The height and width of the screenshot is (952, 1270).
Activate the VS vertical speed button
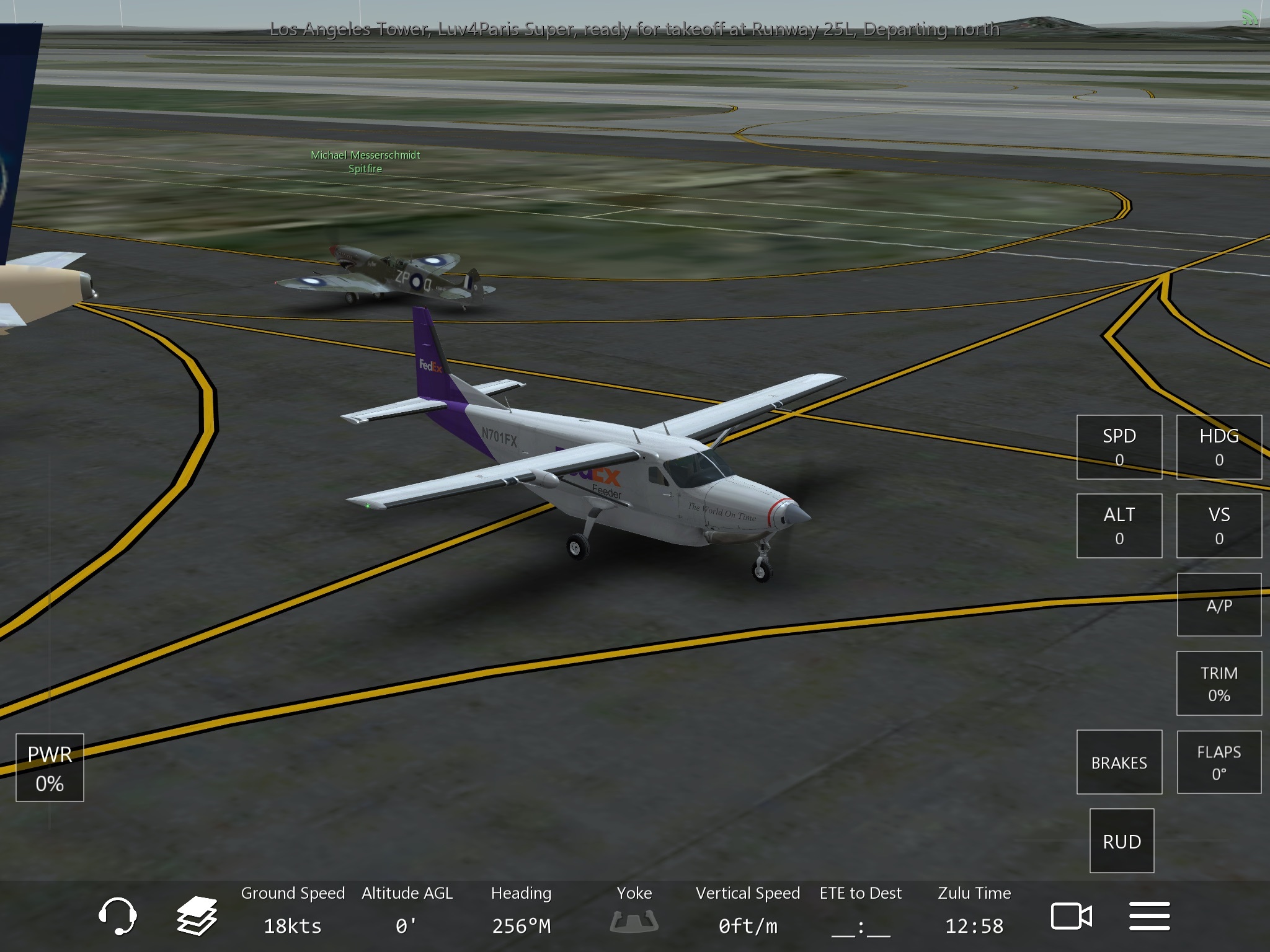pos(1219,526)
